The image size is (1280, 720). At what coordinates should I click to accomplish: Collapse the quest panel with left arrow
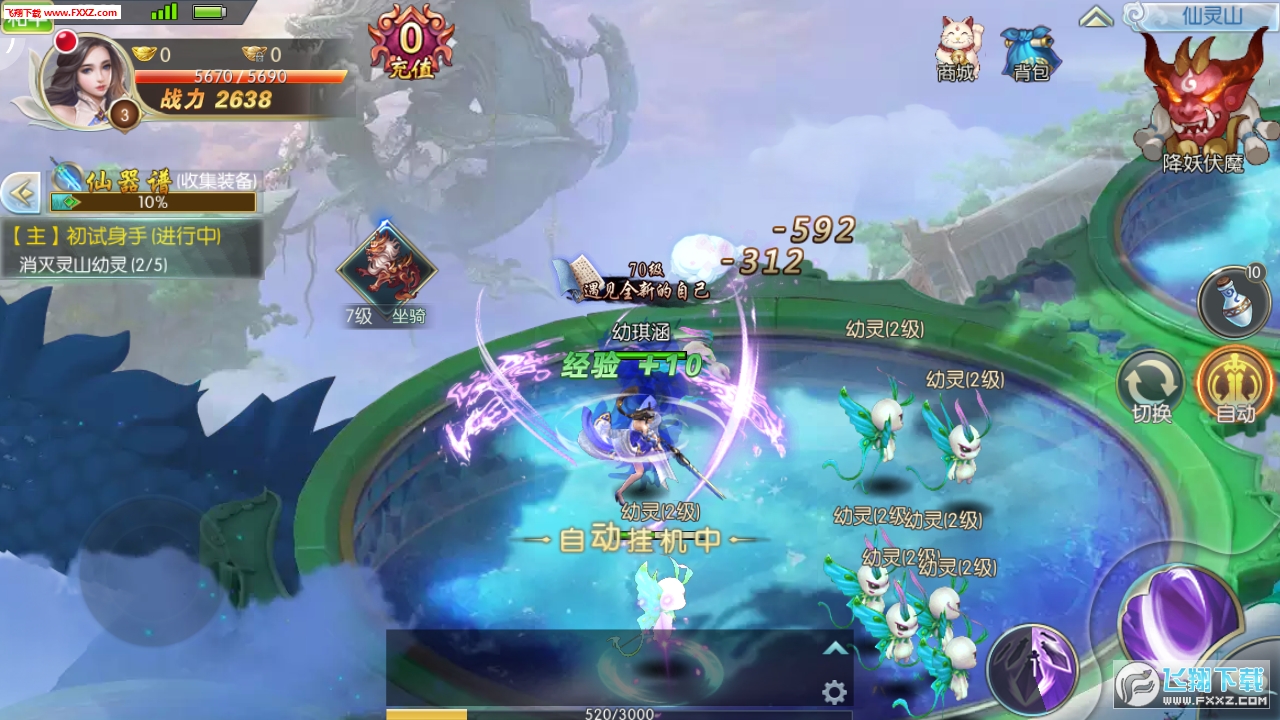click(x=20, y=193)
